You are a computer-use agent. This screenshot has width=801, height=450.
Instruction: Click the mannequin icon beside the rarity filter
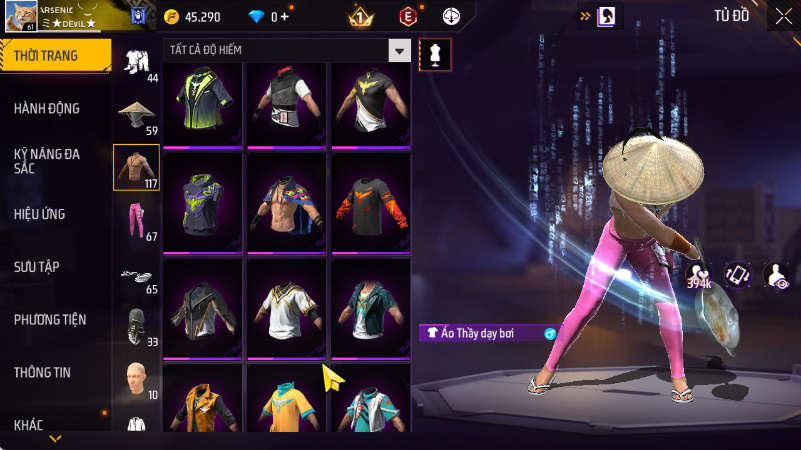[x=434, y=55]
